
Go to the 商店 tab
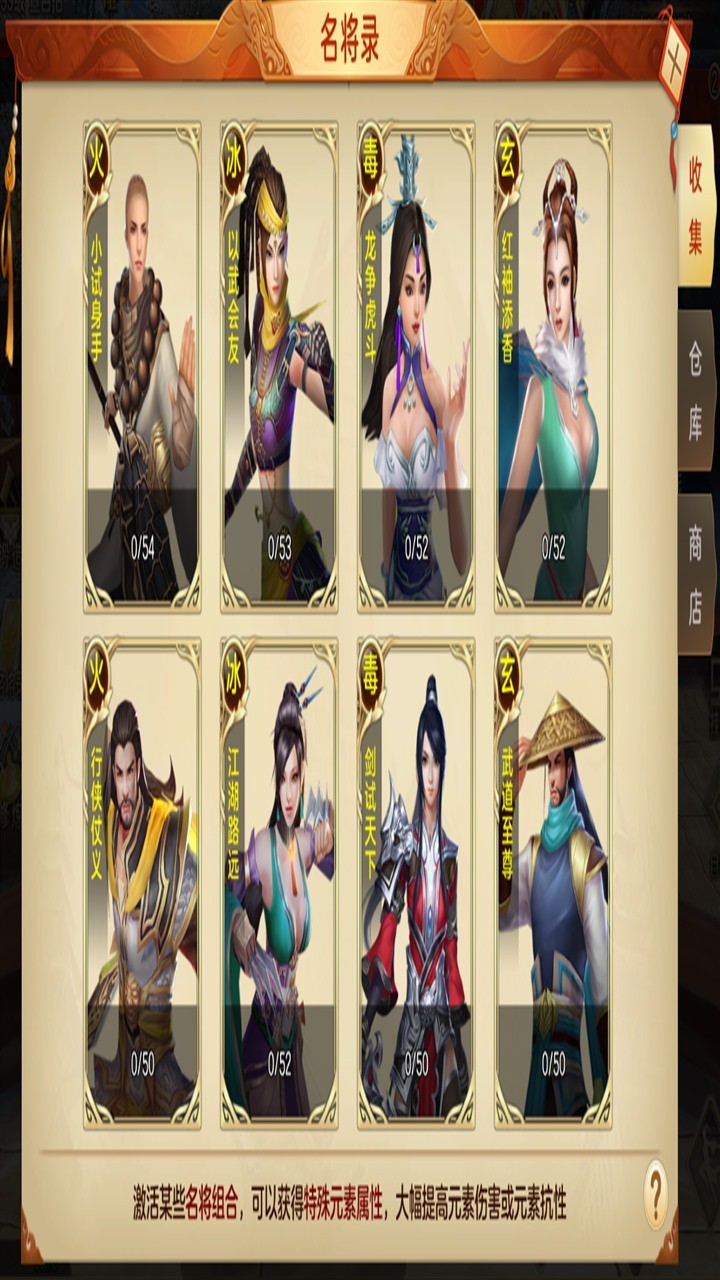[695, 574]
